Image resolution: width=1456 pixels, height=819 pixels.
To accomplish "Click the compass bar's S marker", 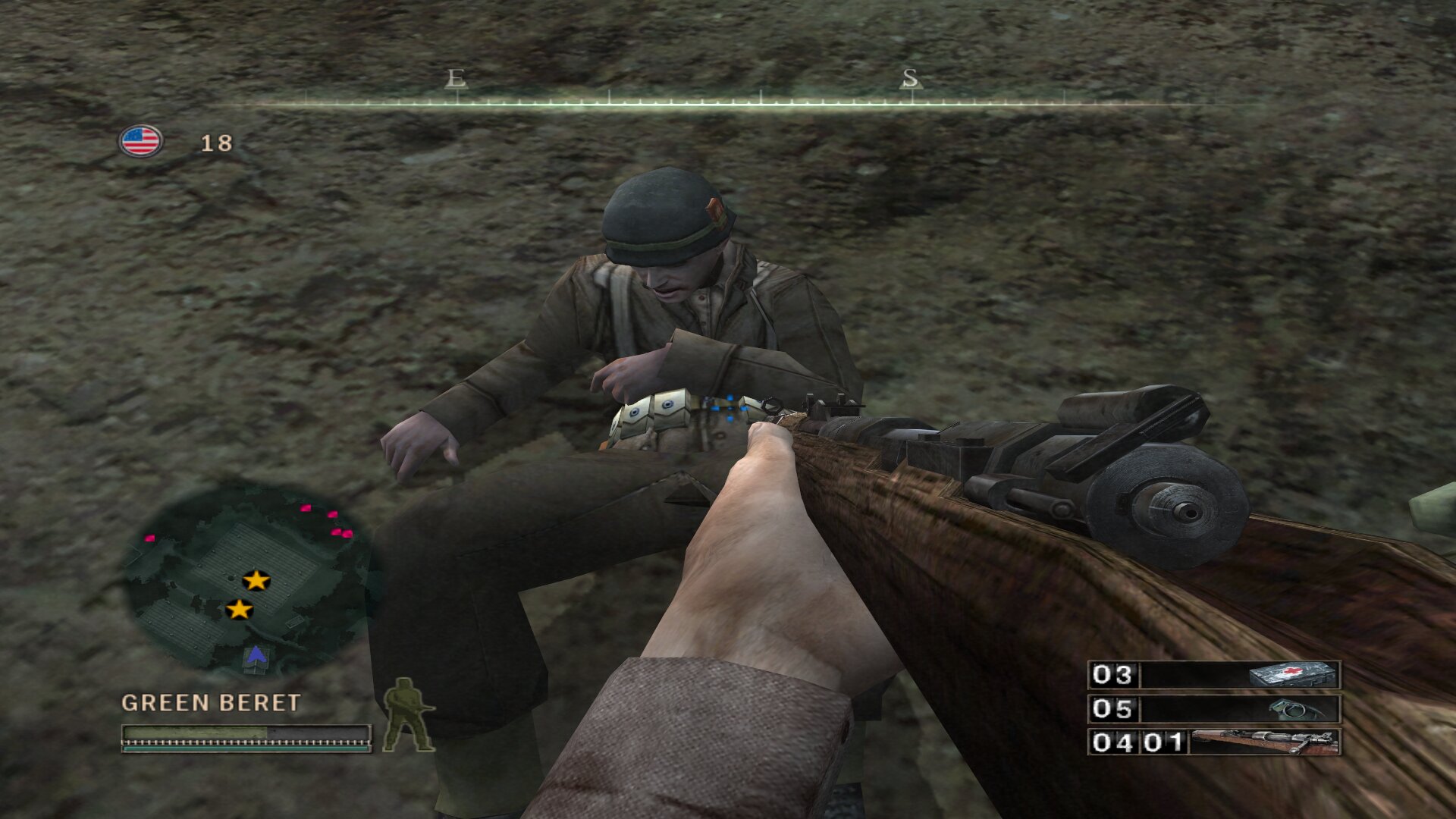I will tap(910, 78).
